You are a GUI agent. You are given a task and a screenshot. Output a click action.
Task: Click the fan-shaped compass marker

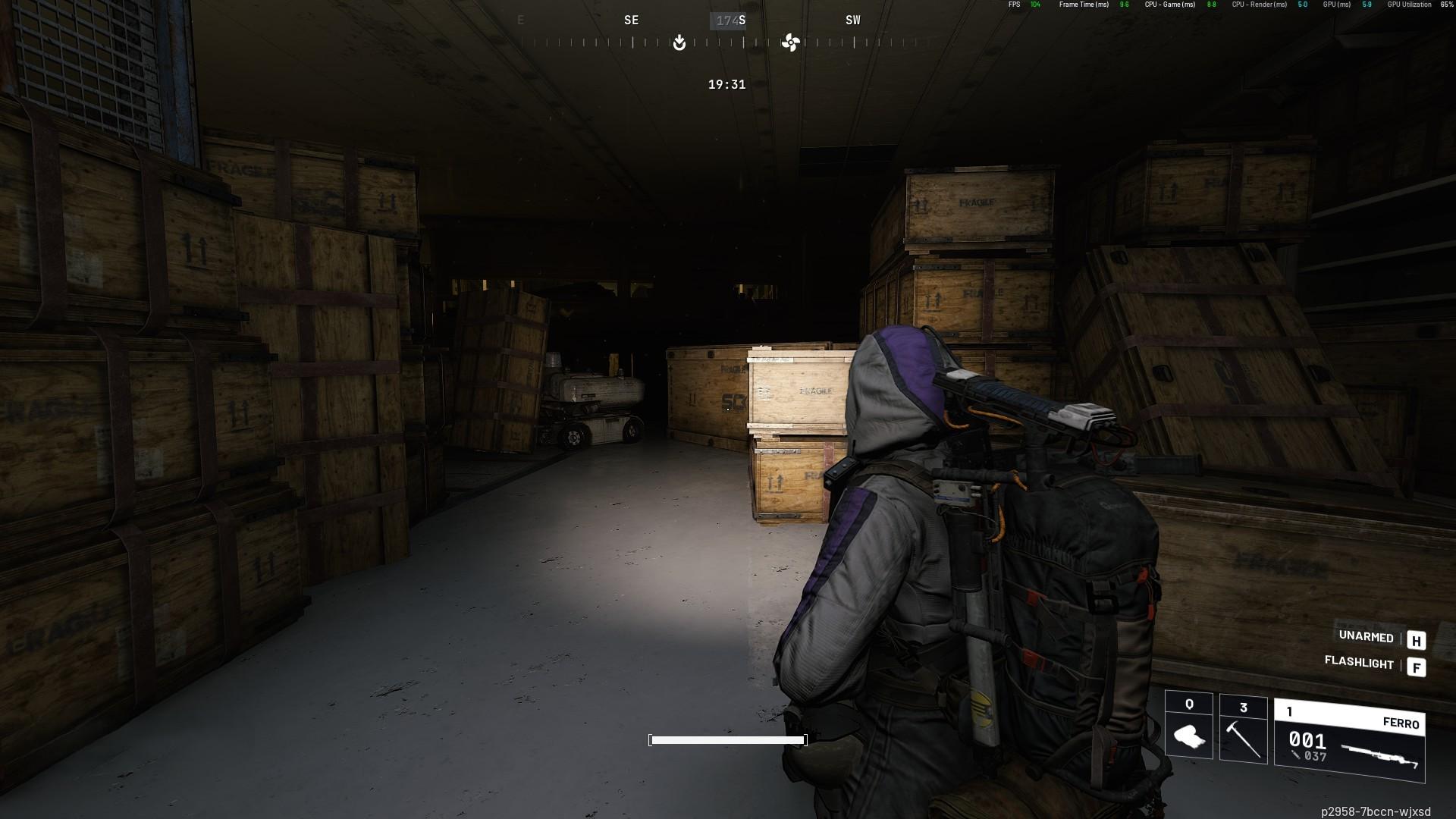(x=790, y=42)
